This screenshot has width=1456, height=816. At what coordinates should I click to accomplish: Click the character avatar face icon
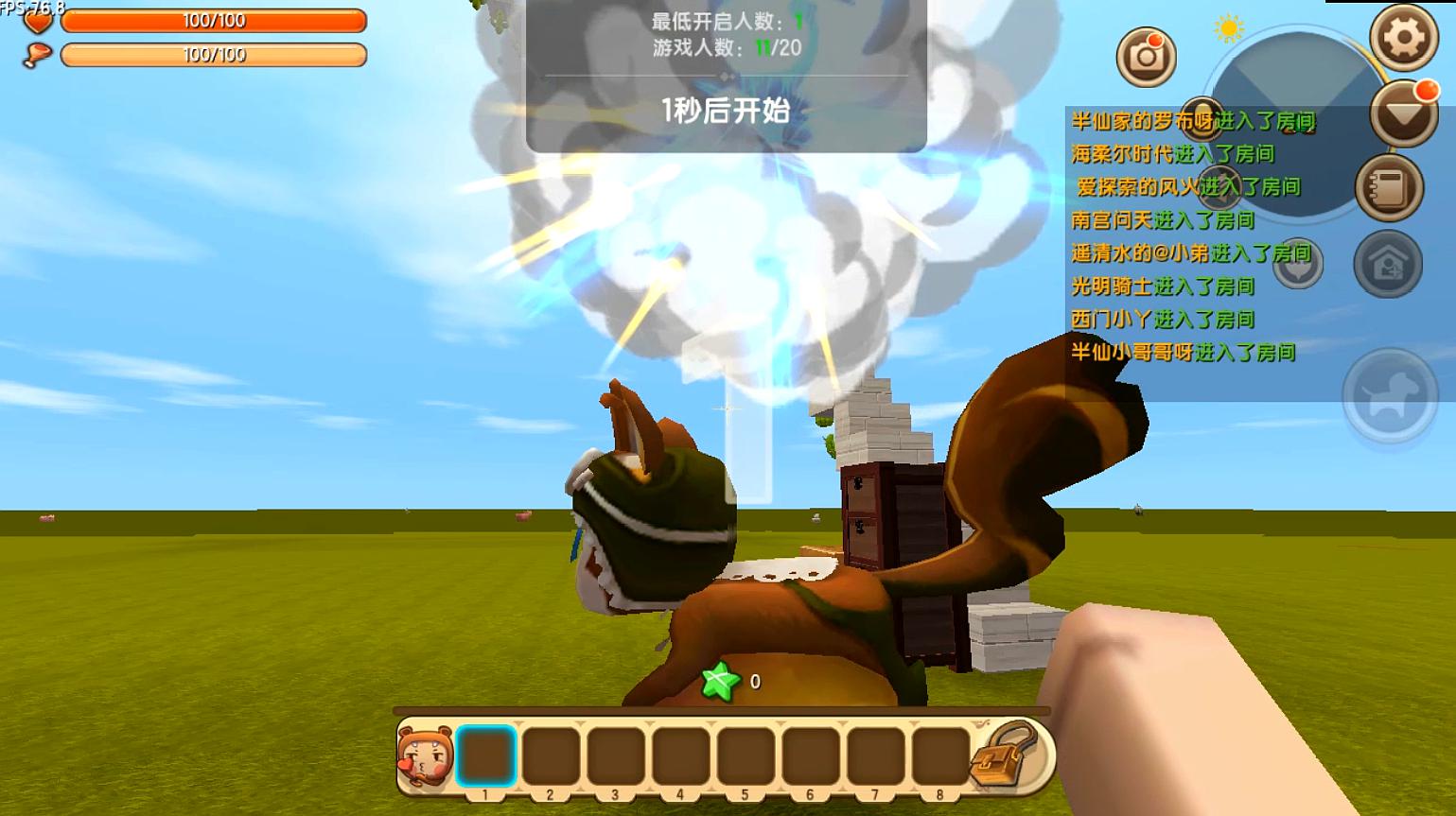click(x=426, y=755)
